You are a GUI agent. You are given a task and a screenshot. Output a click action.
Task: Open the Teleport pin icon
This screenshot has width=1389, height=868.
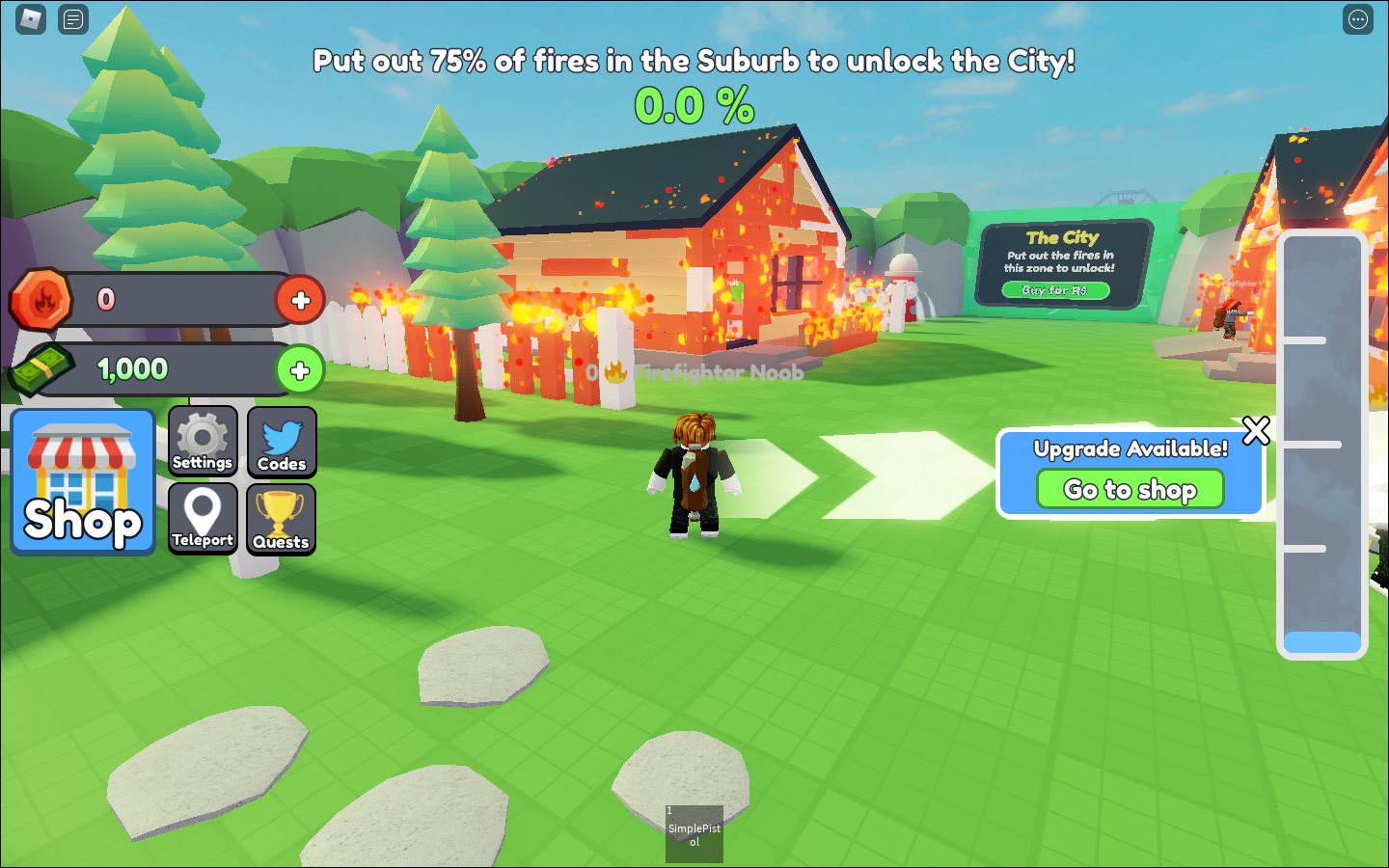point(203,518)
